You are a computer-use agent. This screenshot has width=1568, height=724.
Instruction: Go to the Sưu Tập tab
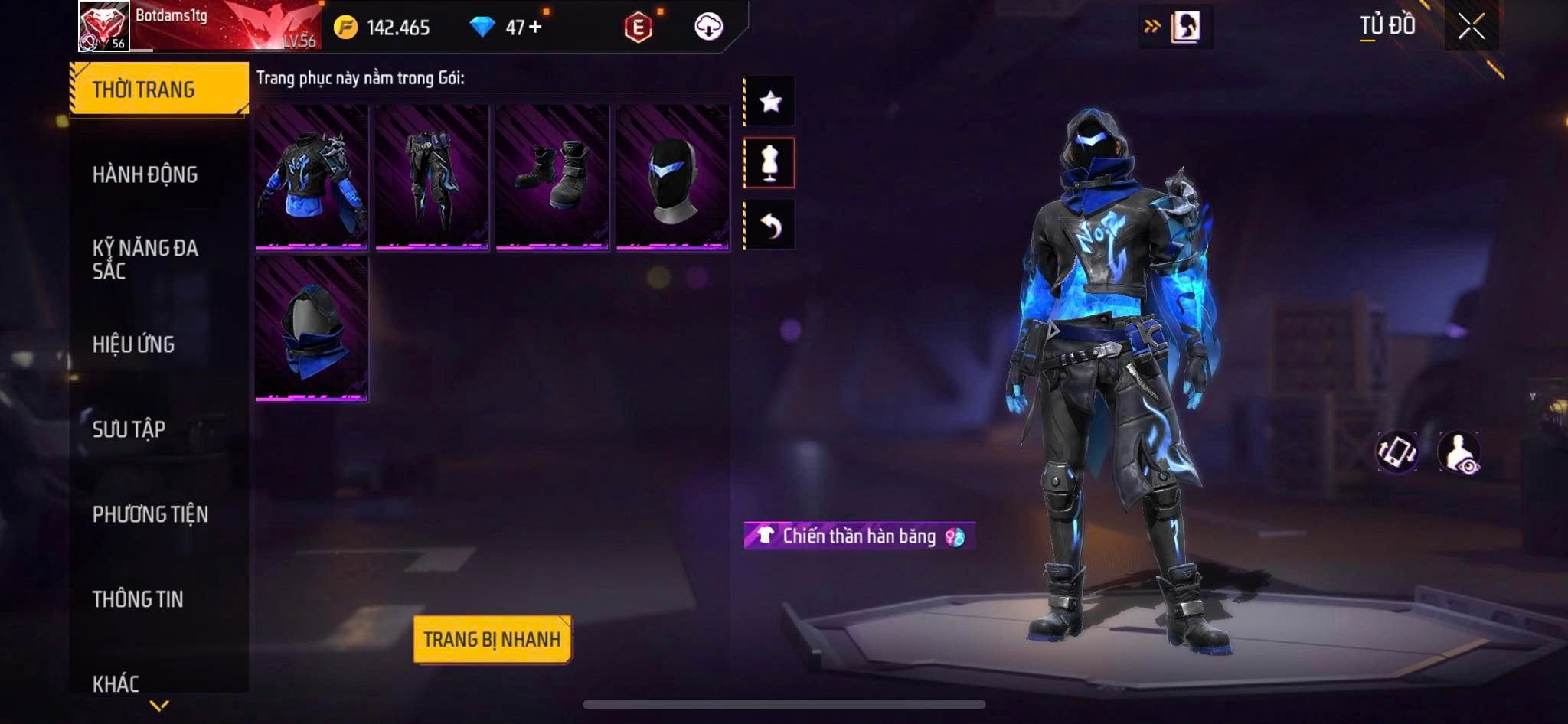(129, 429)
